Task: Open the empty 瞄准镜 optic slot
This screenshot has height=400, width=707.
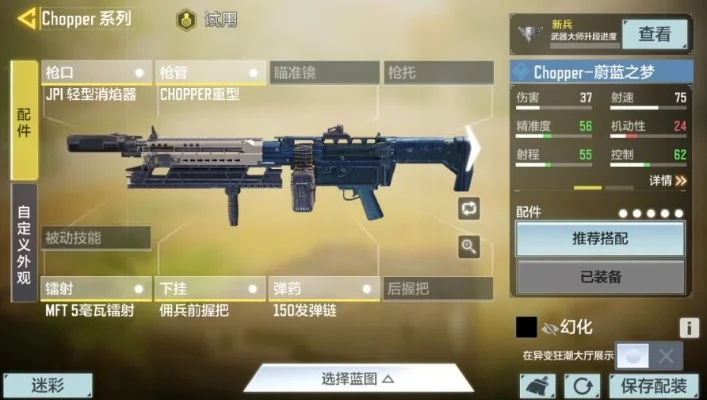Action: pos(324,73)
